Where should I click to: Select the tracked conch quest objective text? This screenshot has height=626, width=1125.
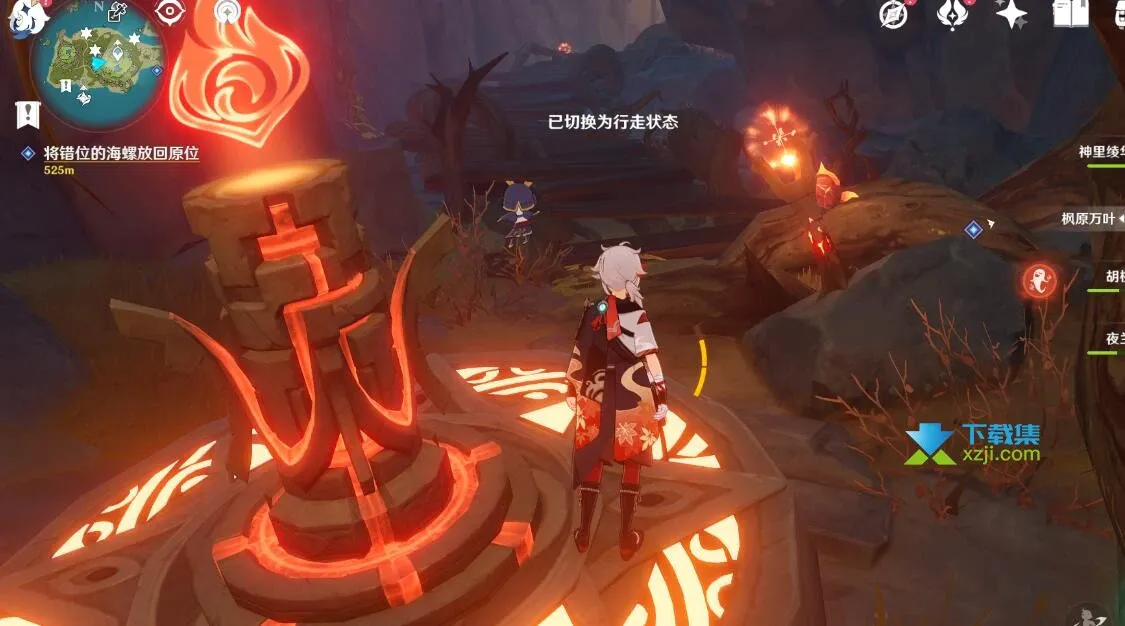pos(122,153)
